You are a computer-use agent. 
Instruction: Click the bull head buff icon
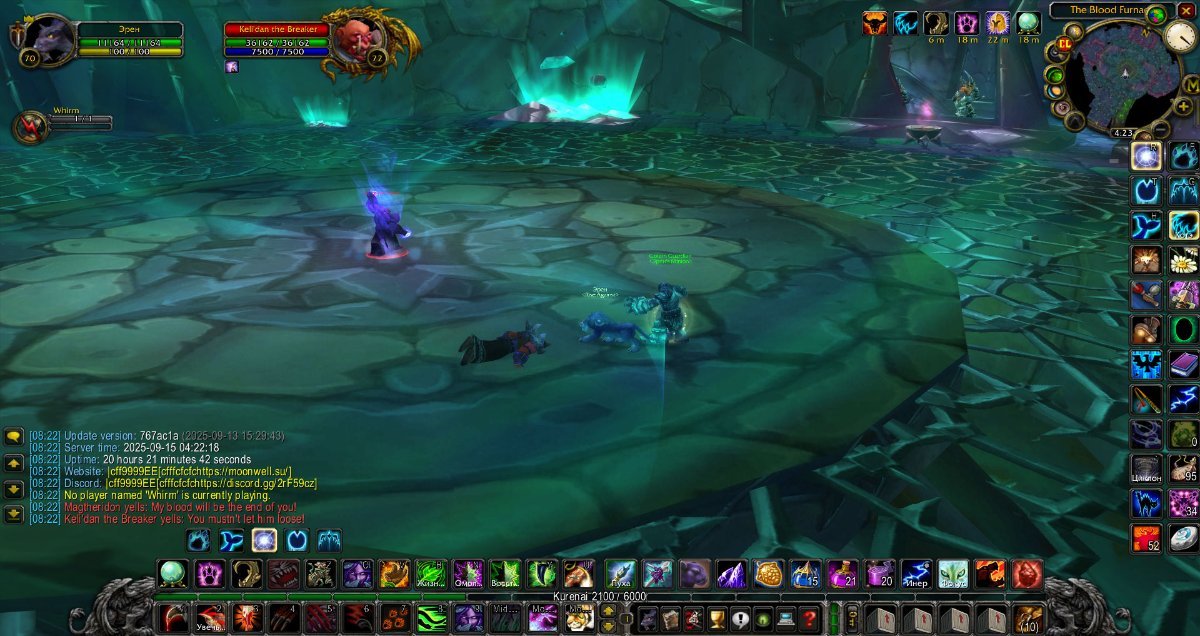pos(875,23)
